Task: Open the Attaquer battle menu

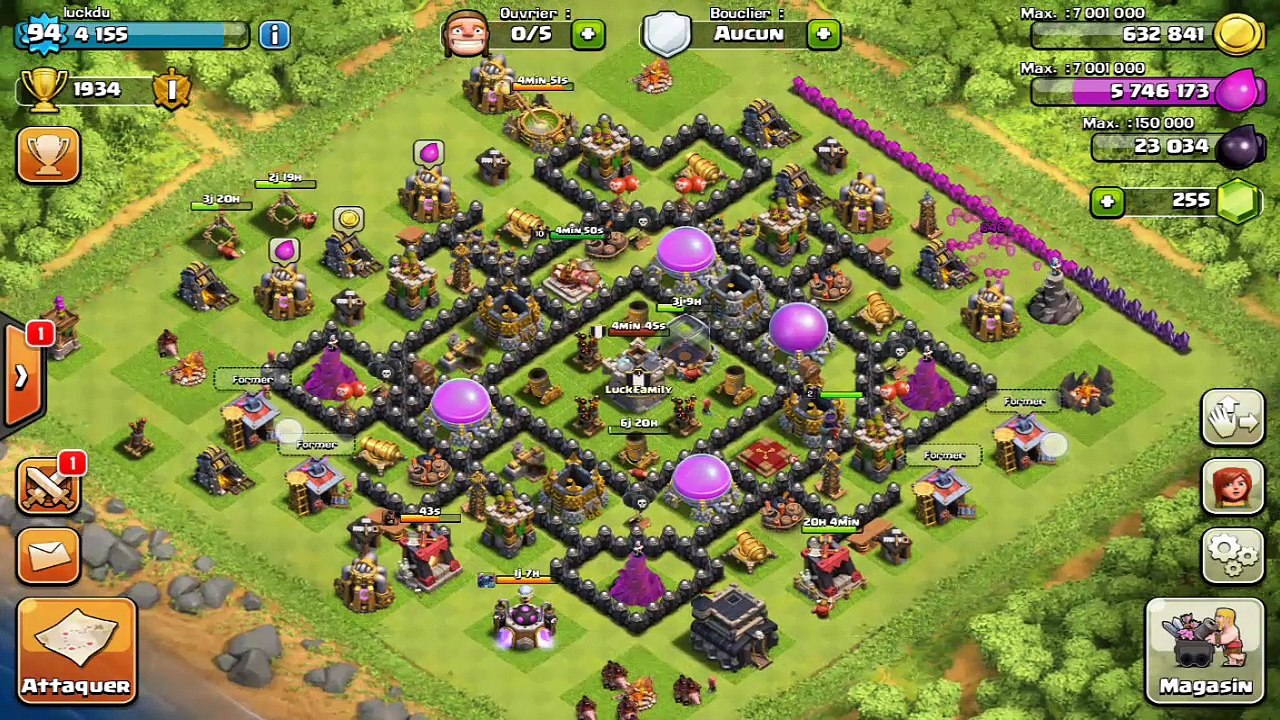Action: 76,649
